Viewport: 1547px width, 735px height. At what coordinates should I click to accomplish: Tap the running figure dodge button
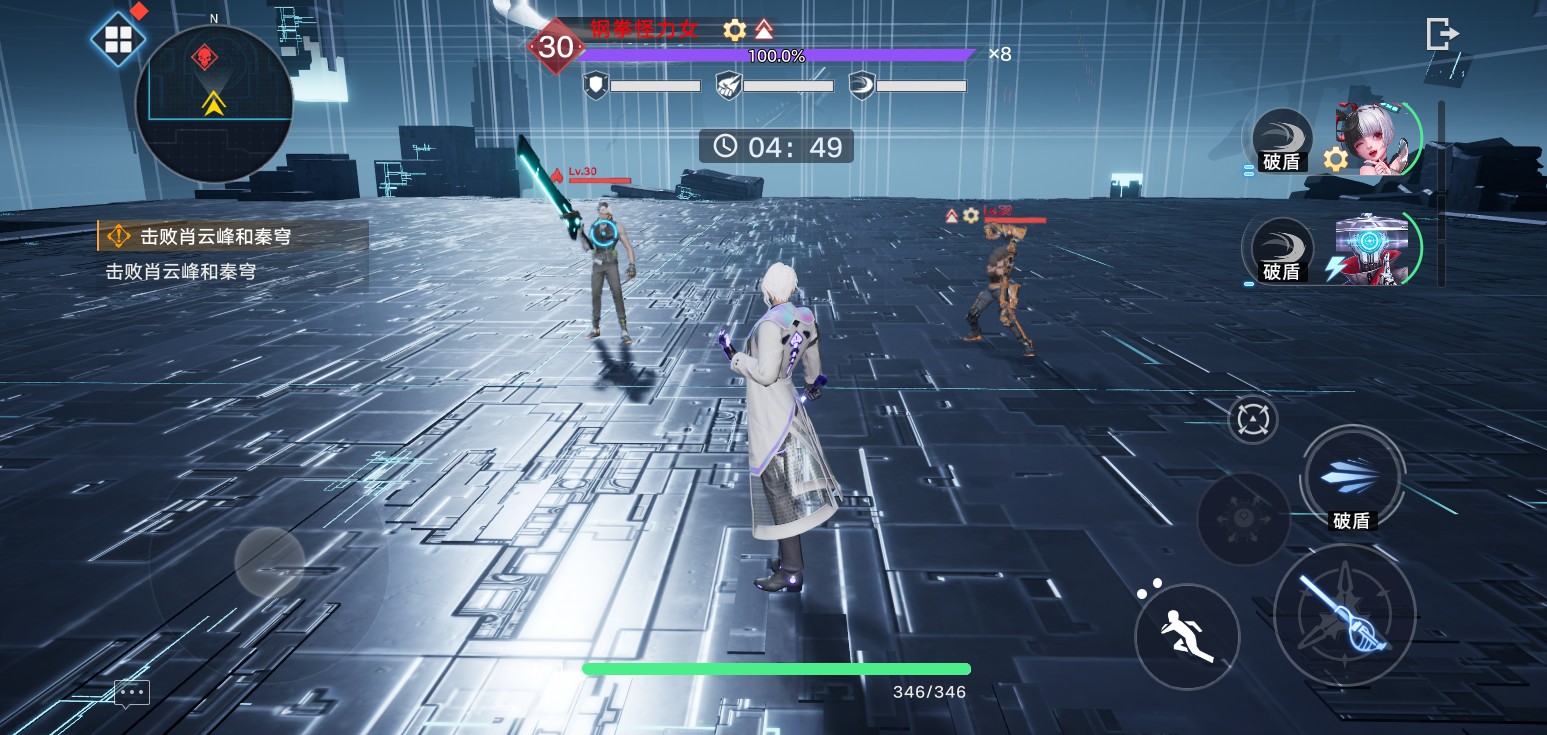(x=1187, y=636)
